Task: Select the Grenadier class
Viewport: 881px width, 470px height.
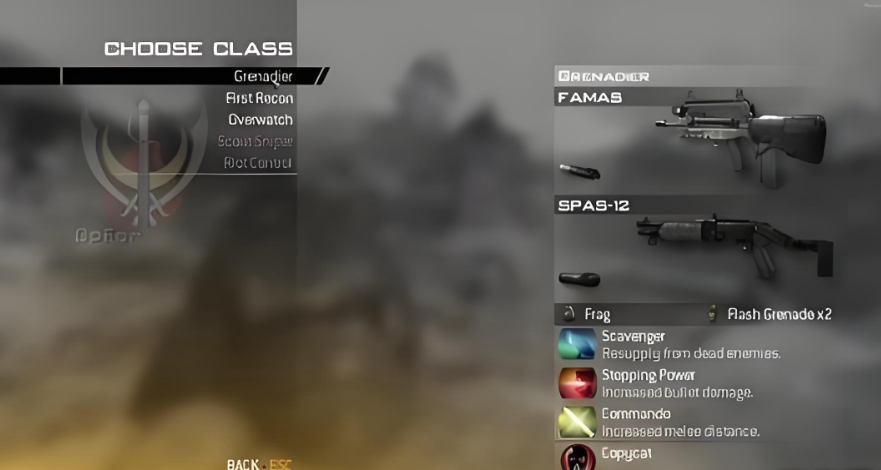Action: [x=262, y=76]
